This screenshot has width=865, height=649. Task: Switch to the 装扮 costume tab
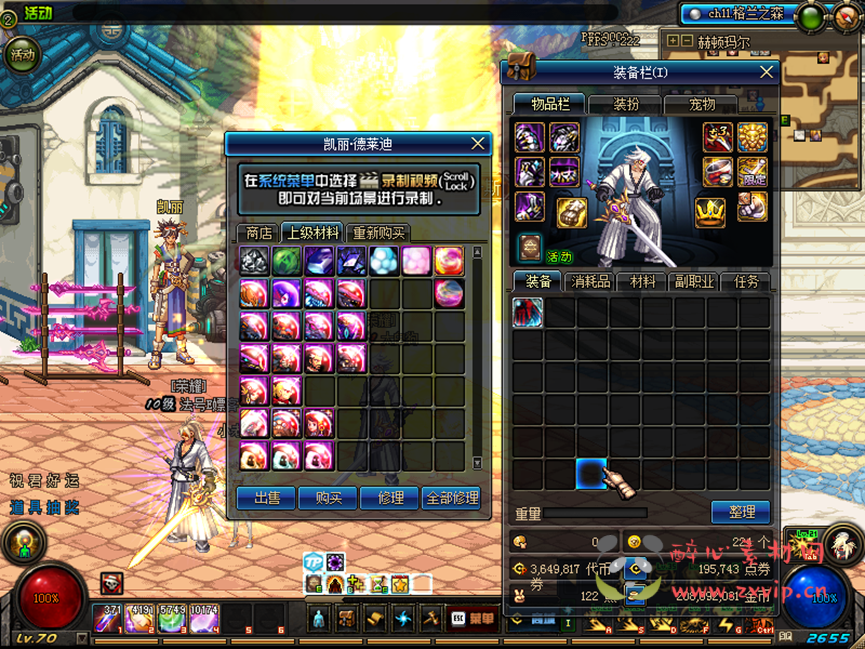626,104
